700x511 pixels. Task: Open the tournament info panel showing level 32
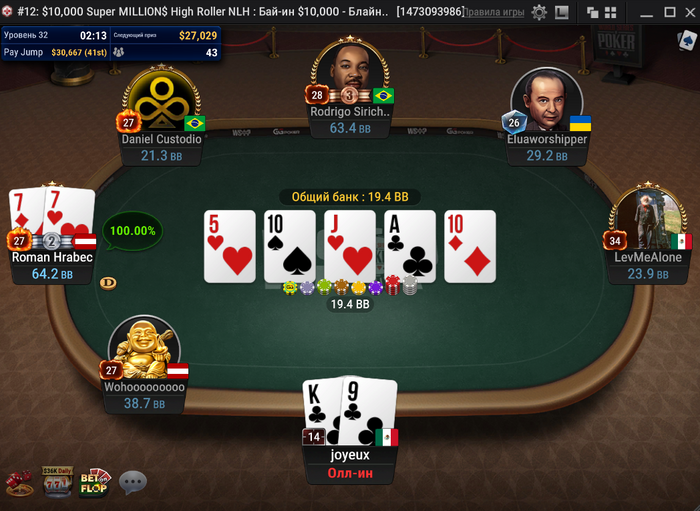110,43
